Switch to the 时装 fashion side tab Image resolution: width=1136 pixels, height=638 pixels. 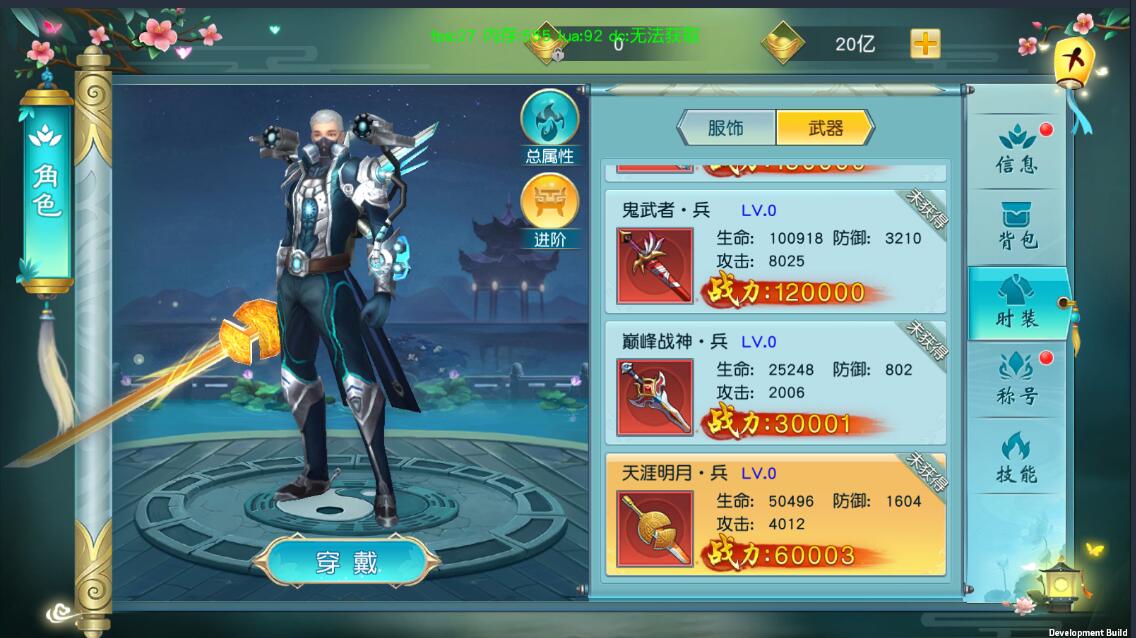pos(1016,304)
